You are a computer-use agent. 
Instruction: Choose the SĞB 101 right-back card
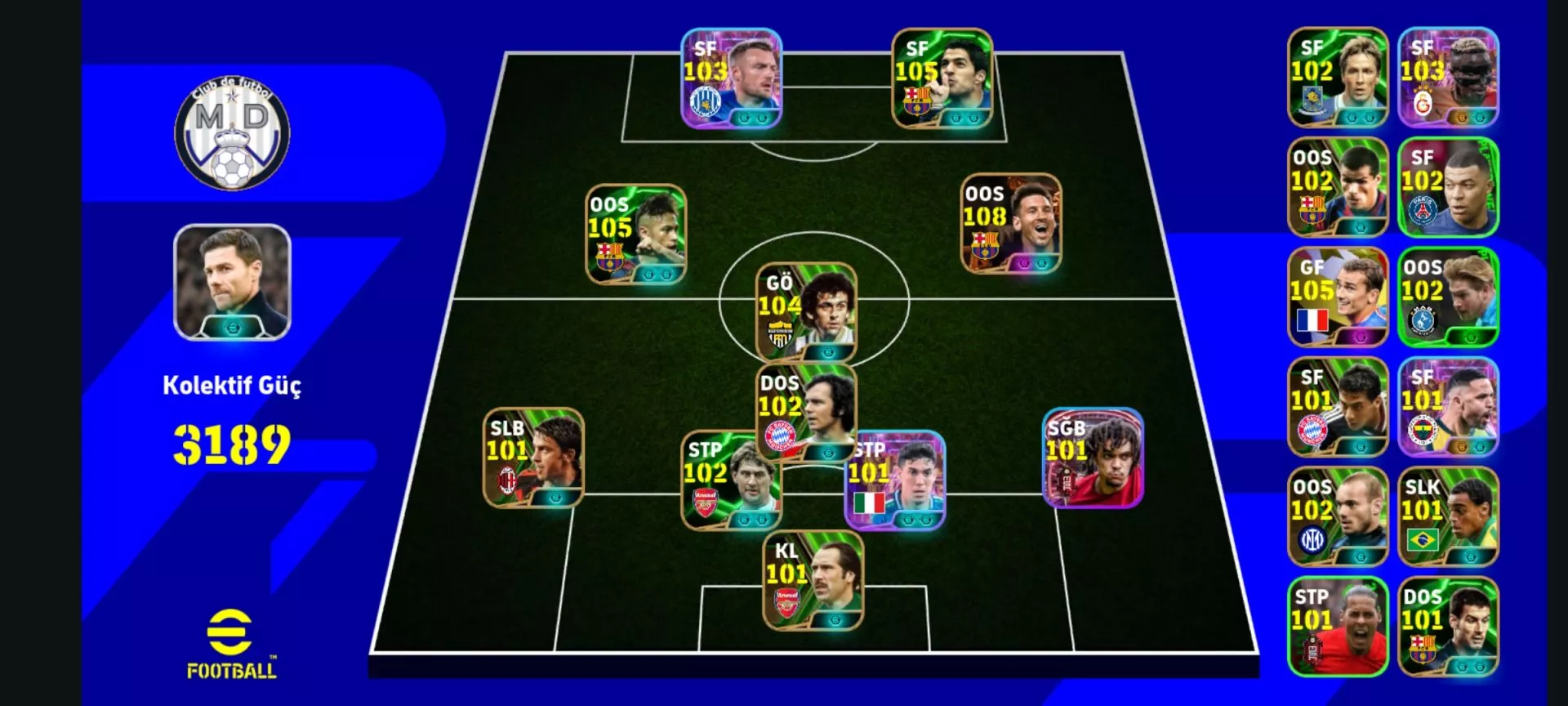click(1094, 458)
